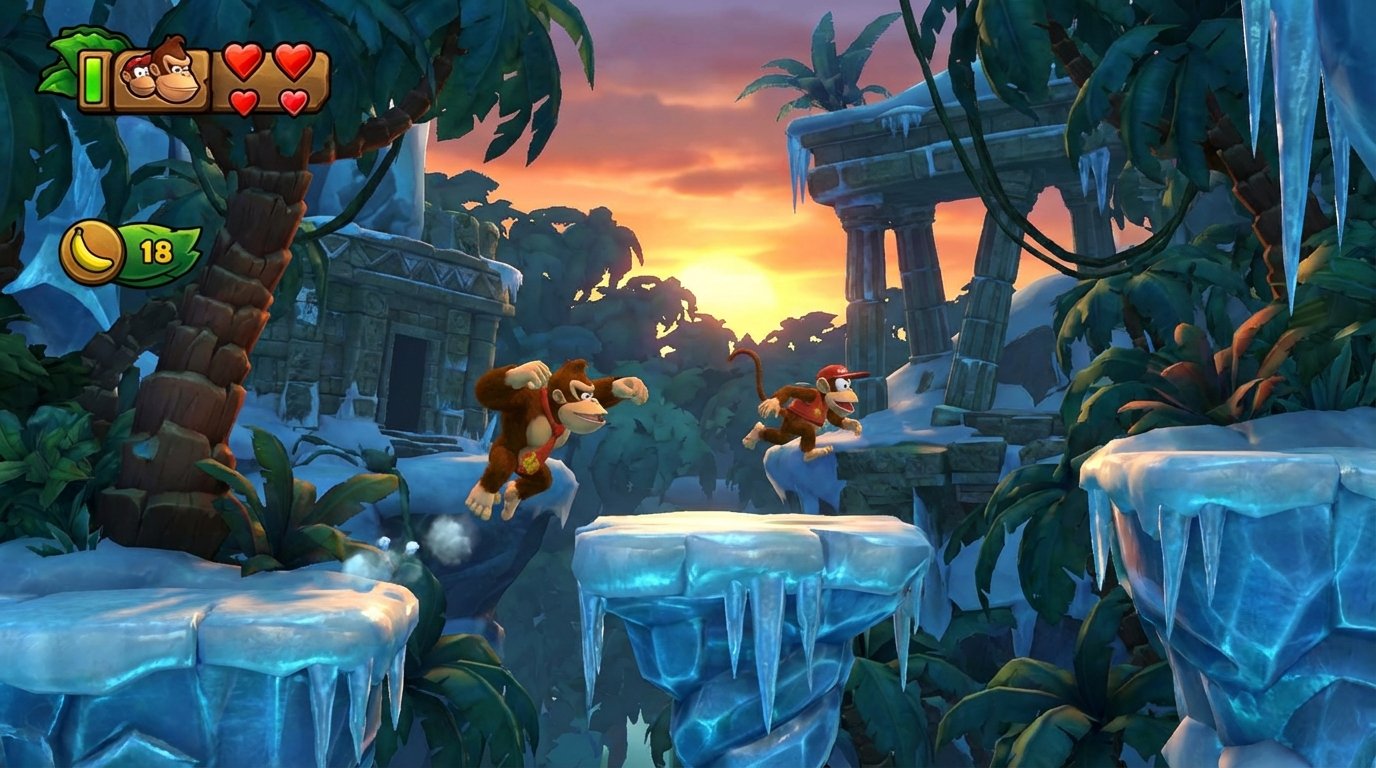Click the first large heart on the HUD barrel
Screen dimensions: 1376x768
click(x=243, y=63)
